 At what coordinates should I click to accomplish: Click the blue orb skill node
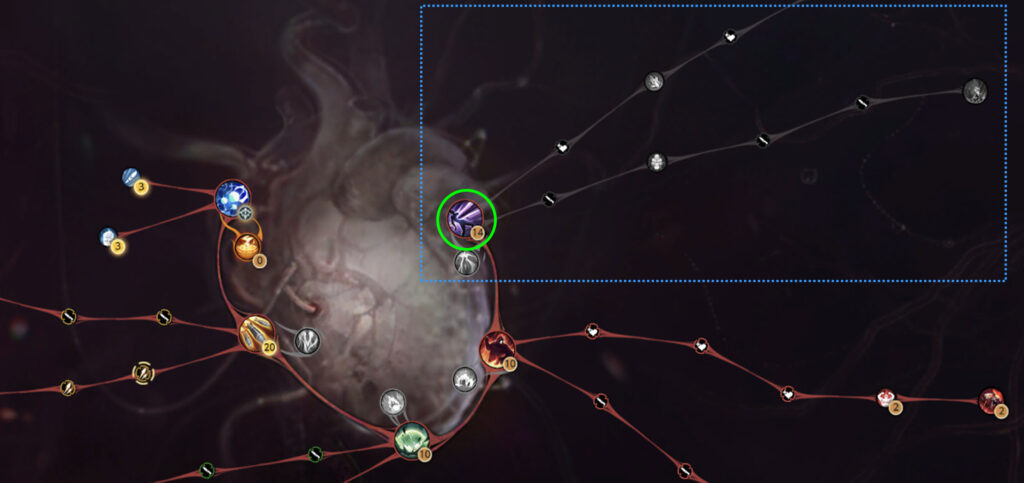tap(232, 197)
